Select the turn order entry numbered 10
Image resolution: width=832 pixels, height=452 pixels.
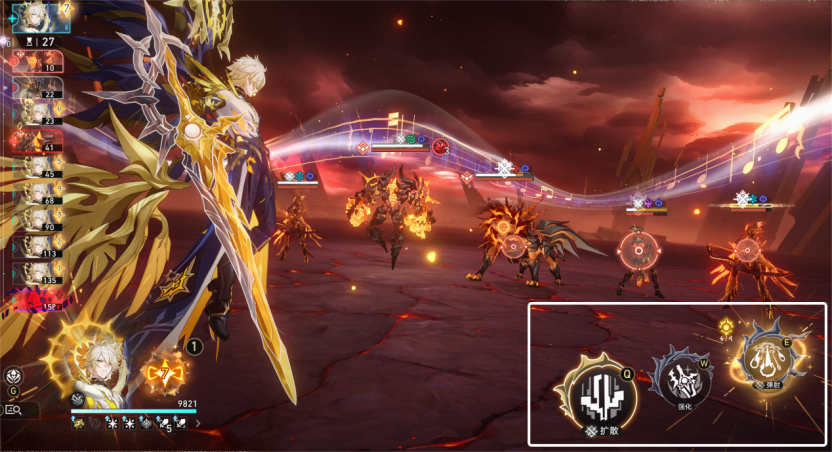[37, 62]
